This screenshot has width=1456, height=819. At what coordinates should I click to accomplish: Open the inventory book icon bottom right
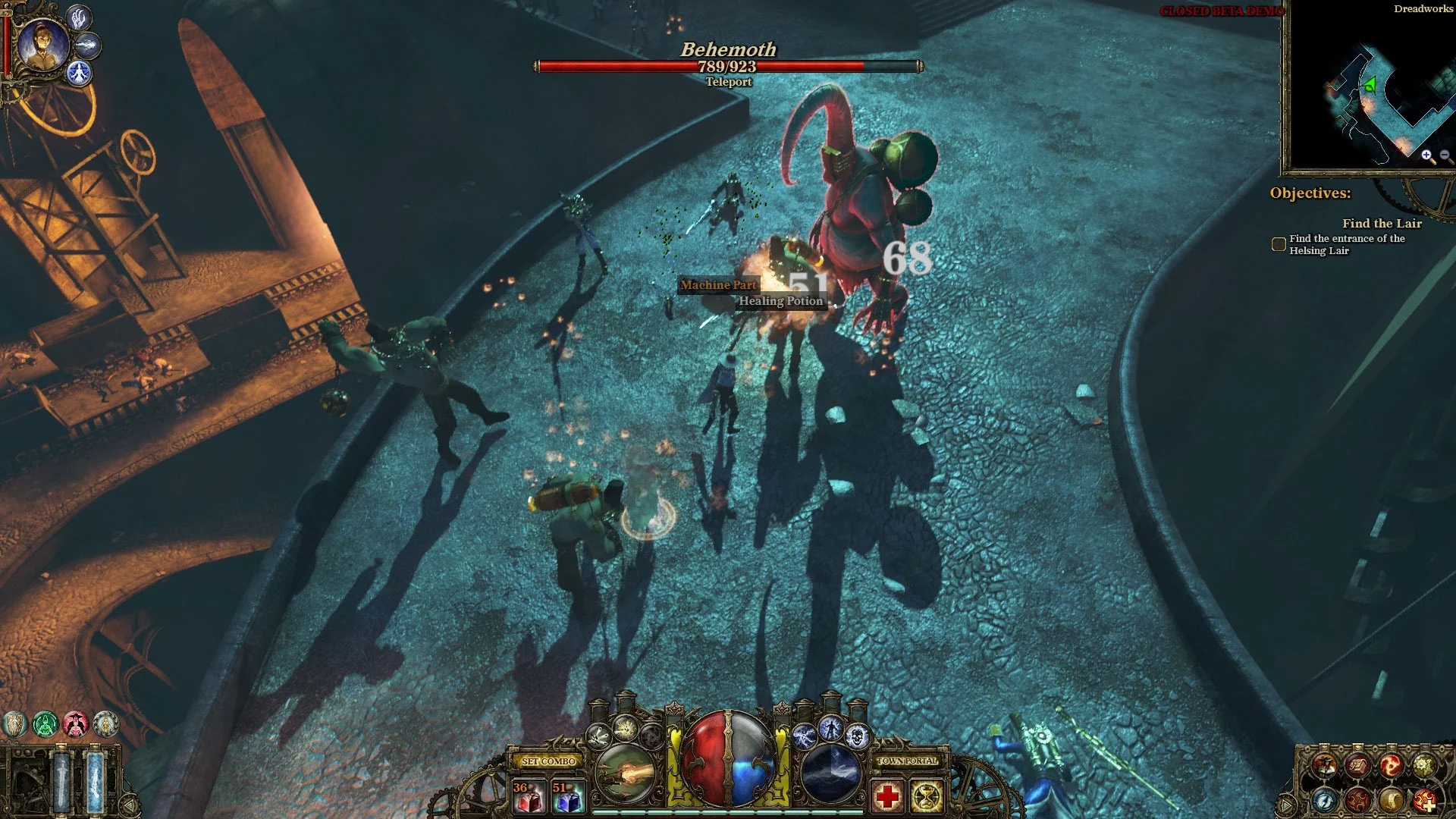(1357, 766)
